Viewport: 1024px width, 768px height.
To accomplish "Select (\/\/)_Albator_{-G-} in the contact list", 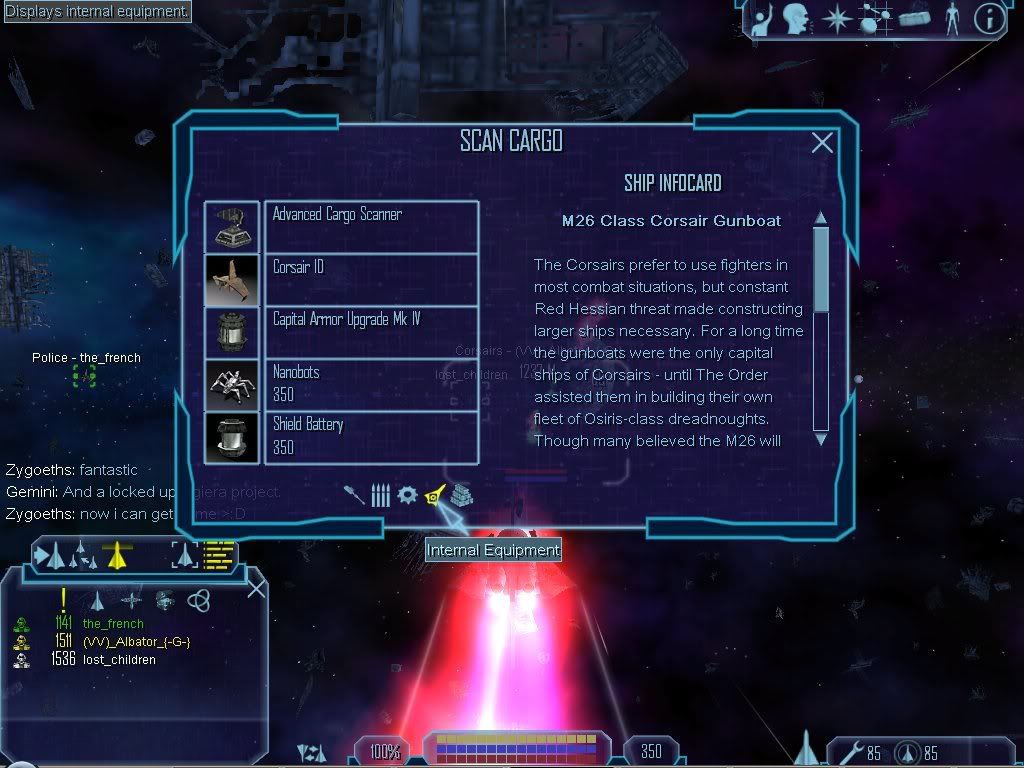I will (x=136, y=641).
